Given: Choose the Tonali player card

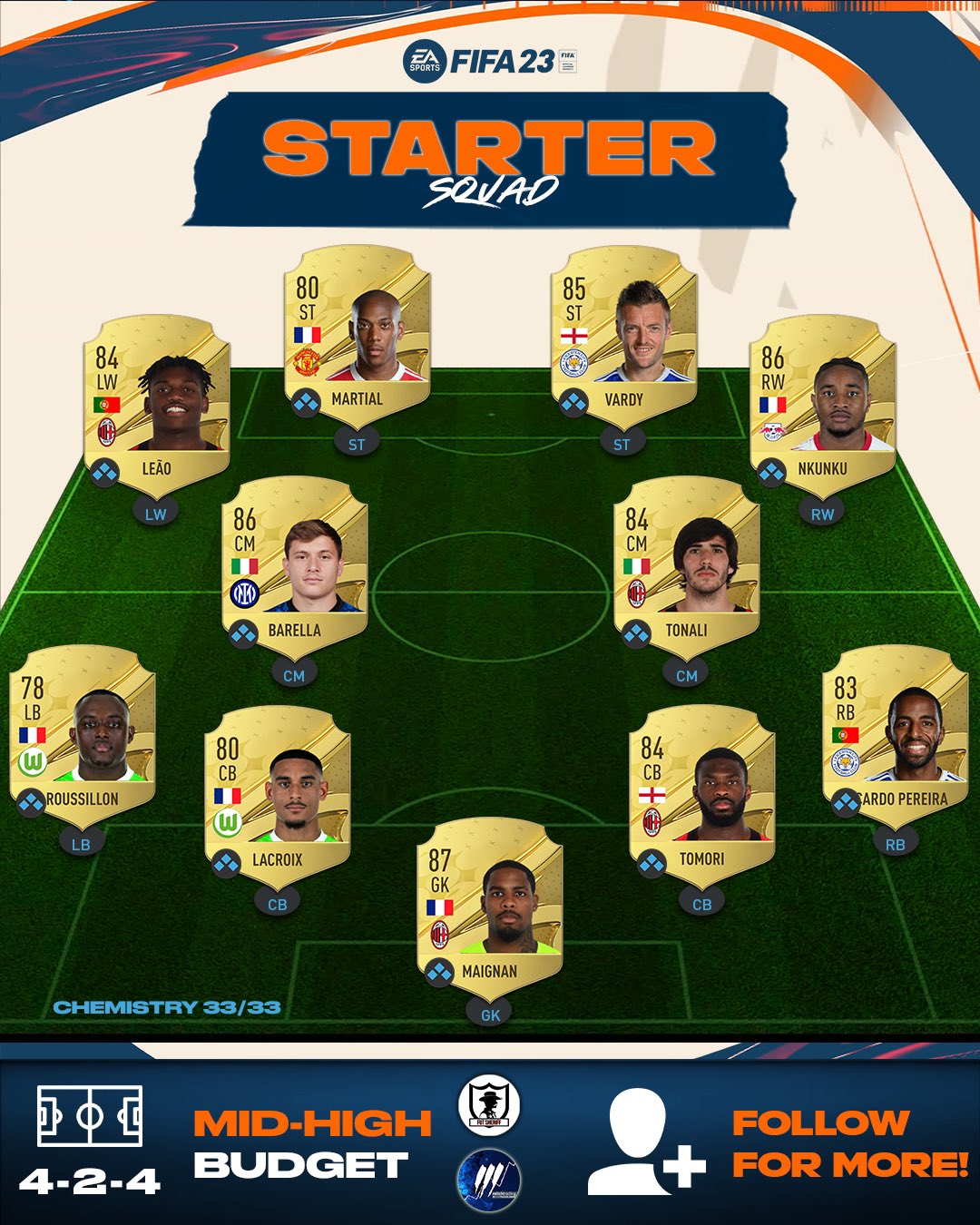Looking at the screenshot, I should point(687,565).
